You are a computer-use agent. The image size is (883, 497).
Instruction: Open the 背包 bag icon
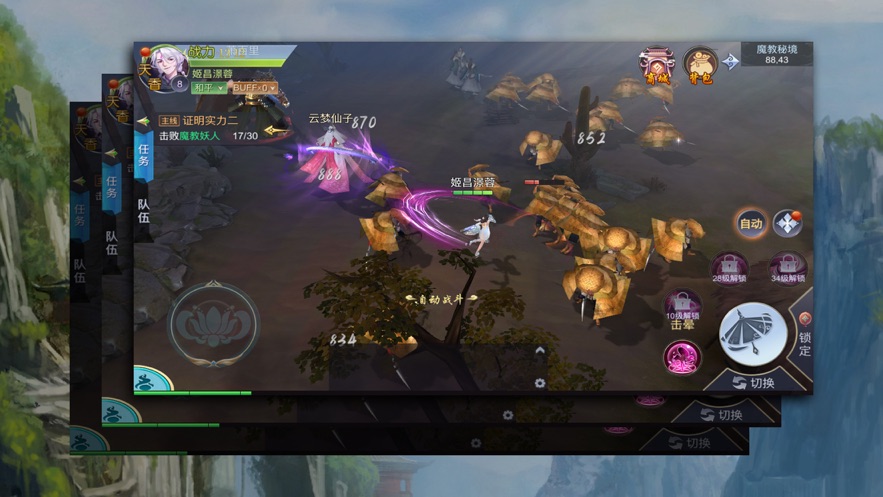tap(700, 66)
